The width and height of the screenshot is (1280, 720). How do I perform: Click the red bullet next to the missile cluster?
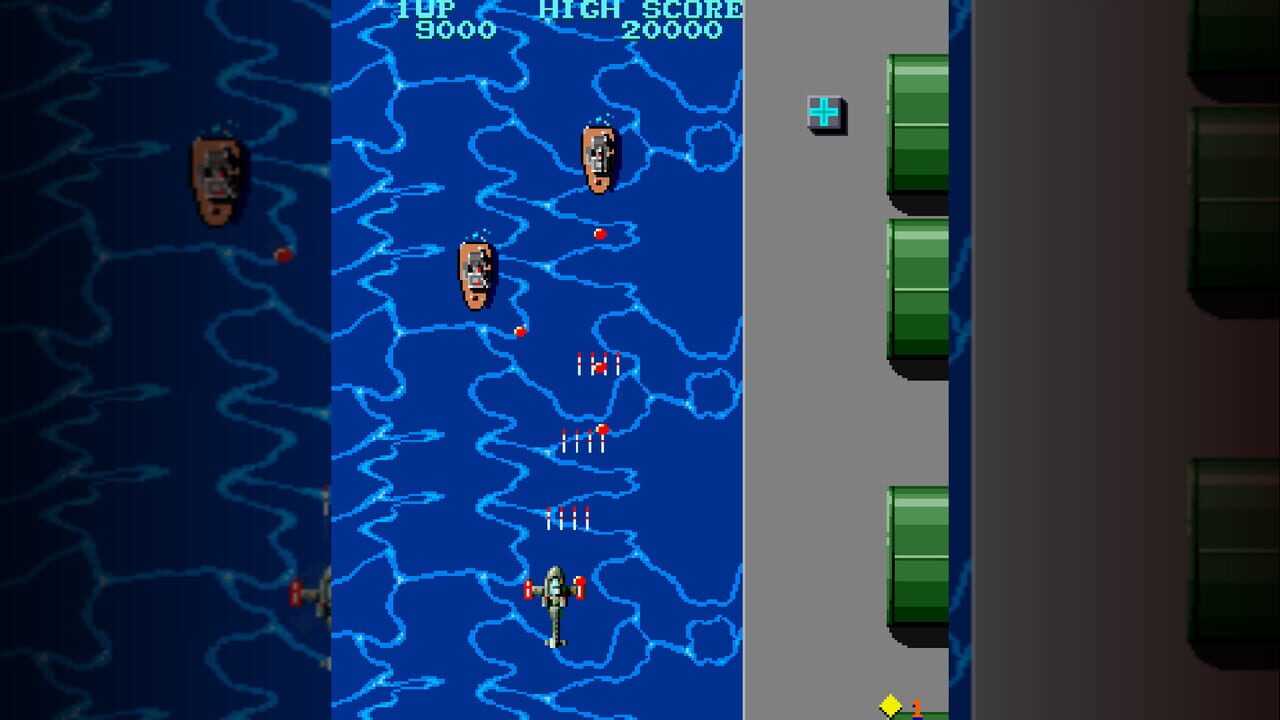[x=604, y=428]
